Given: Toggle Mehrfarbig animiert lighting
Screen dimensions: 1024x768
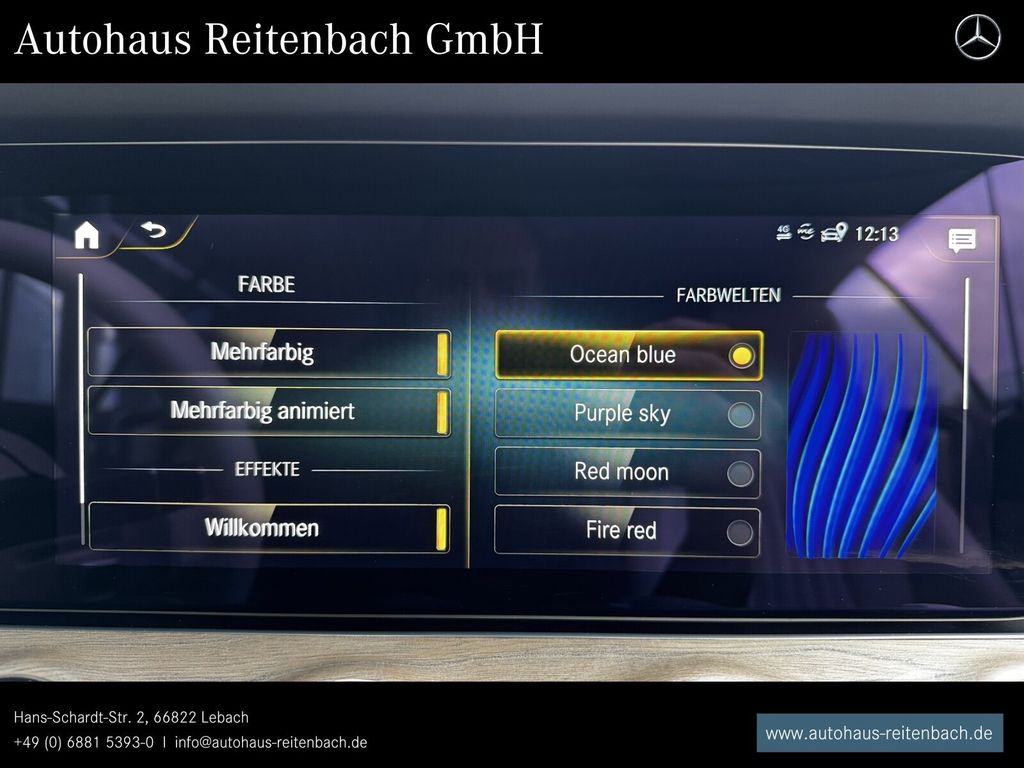Looking at the screenshot, I should [269, 412].
